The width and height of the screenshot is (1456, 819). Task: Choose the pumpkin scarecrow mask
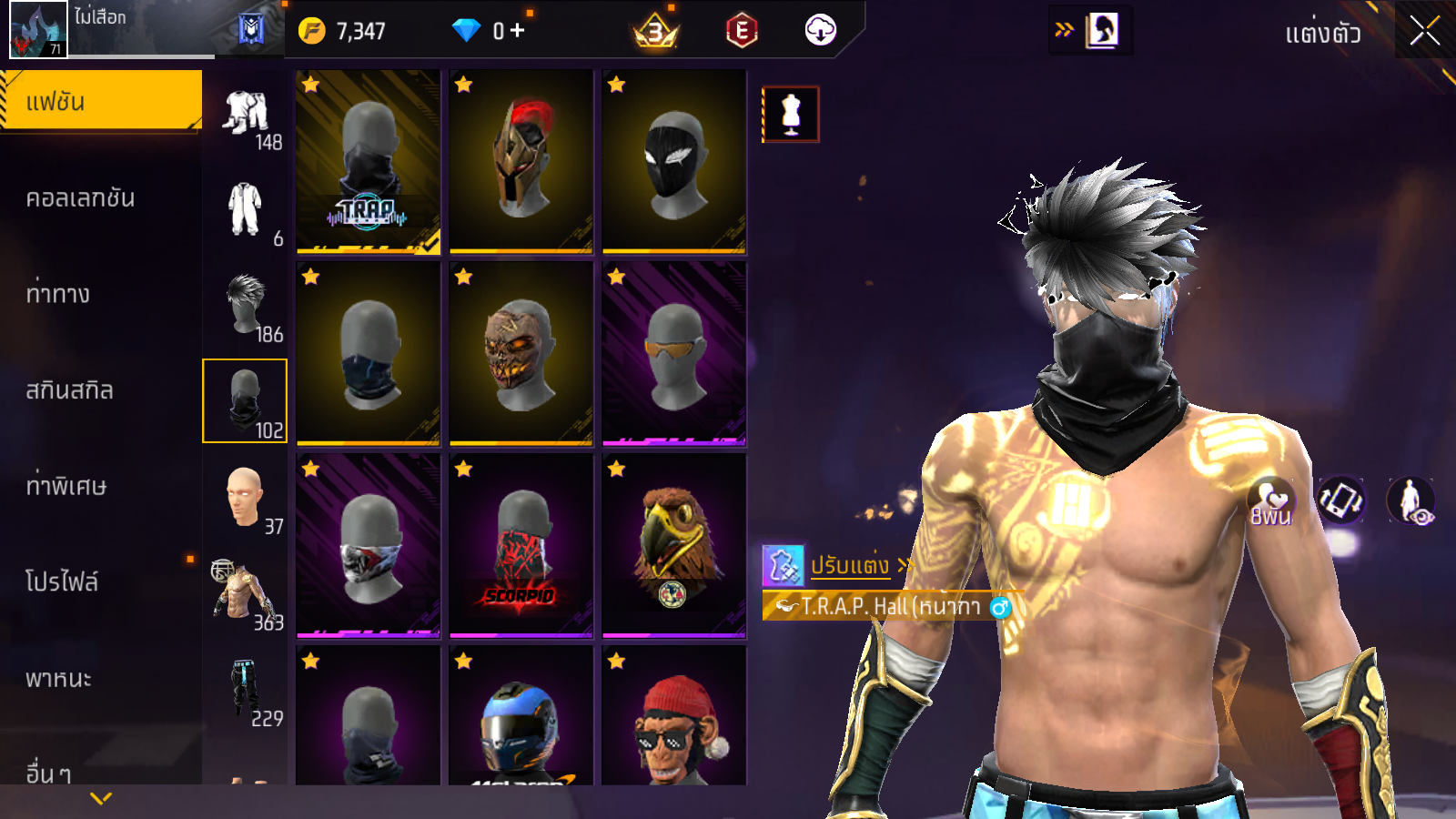click(521, 353)
